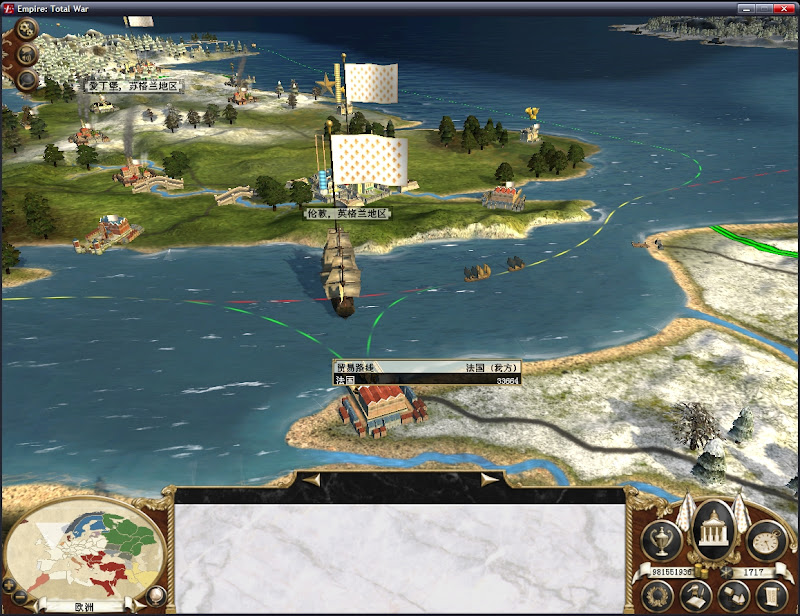Zoom in the minimap with plus
Screen dimensions: 800x616
(10, 584)
